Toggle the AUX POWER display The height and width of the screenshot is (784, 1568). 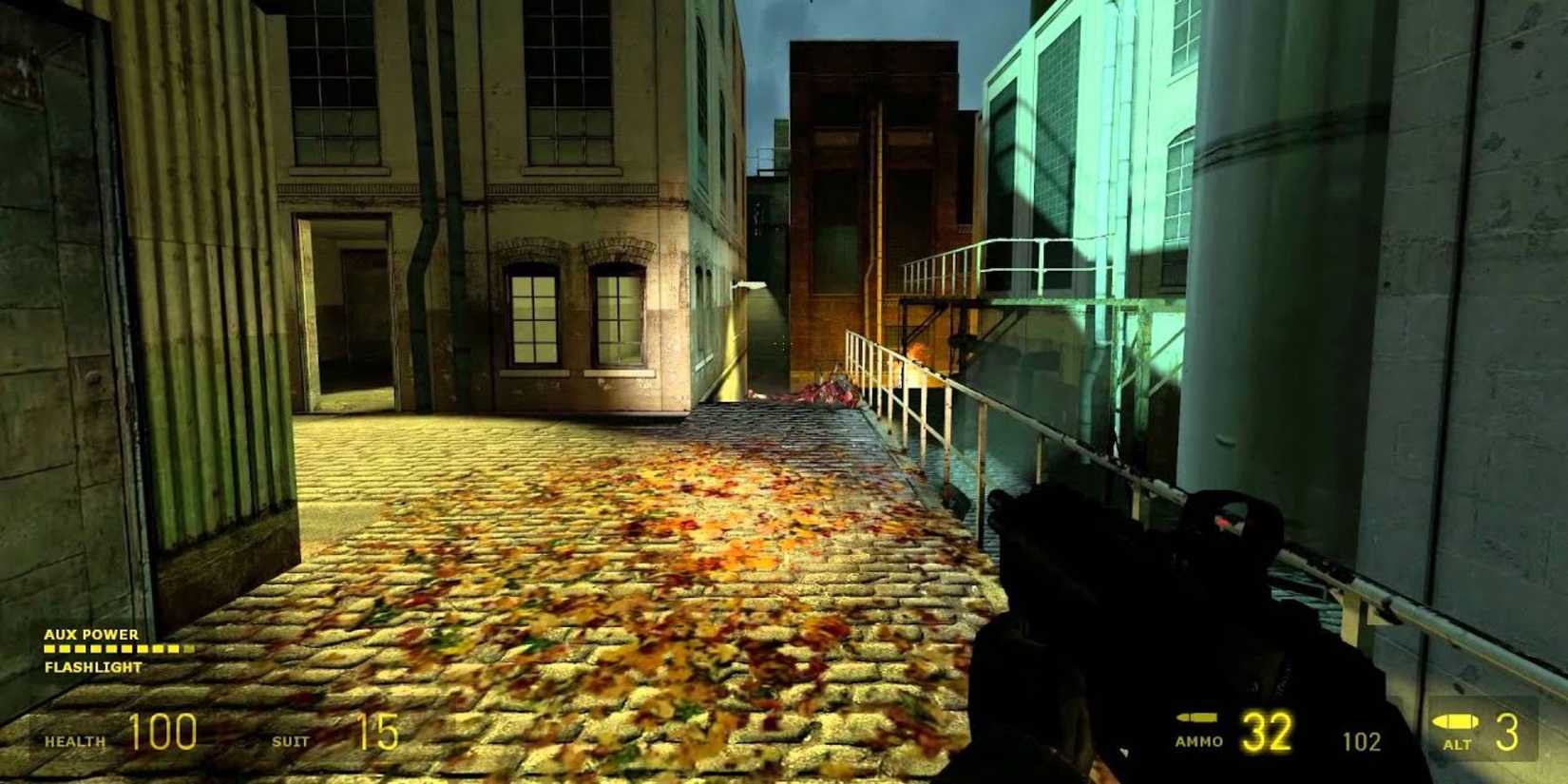coord(90,635)
